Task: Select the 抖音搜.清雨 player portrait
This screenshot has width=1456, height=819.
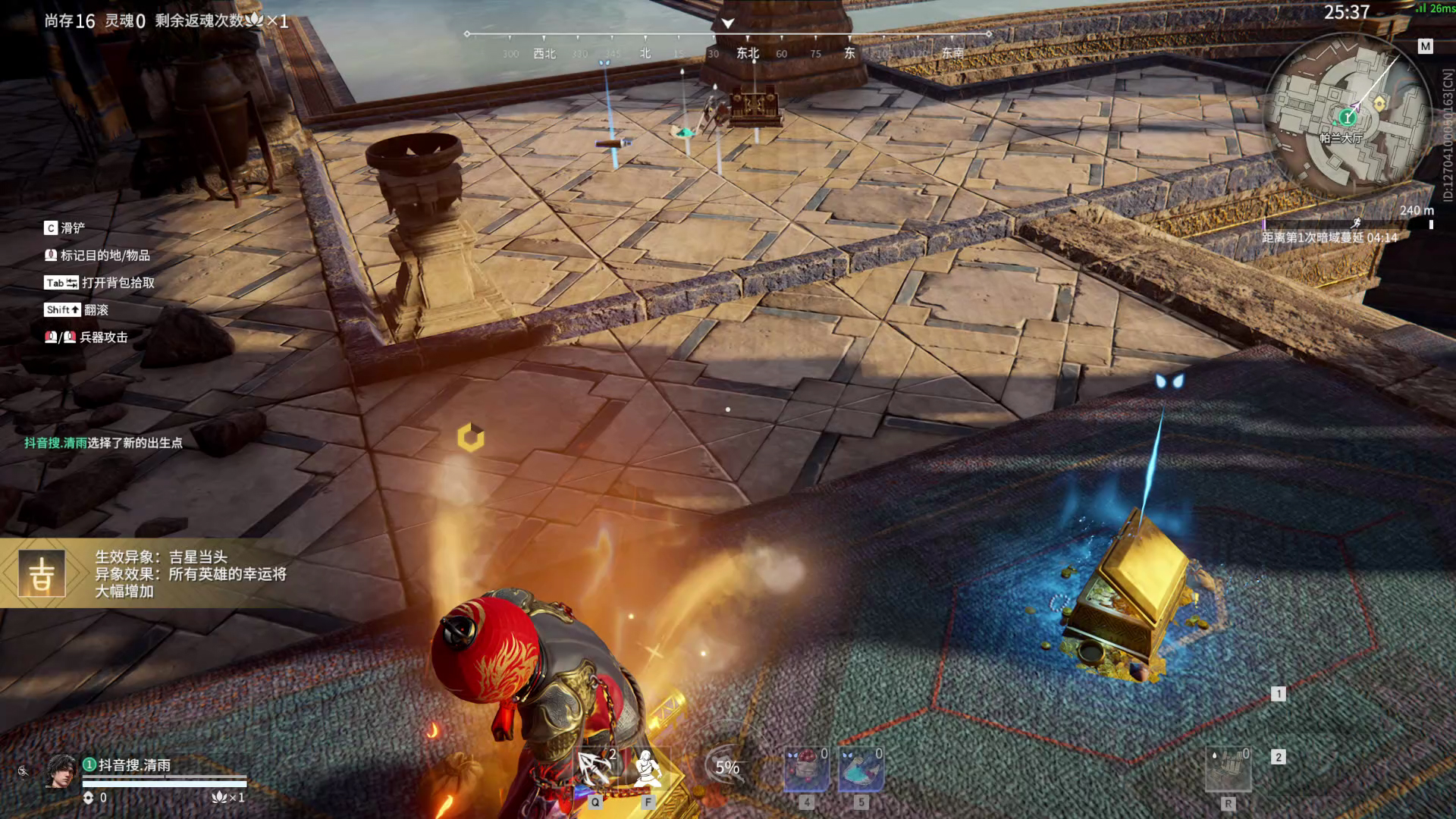Action: pyautogui.click(x=61, y=772)
